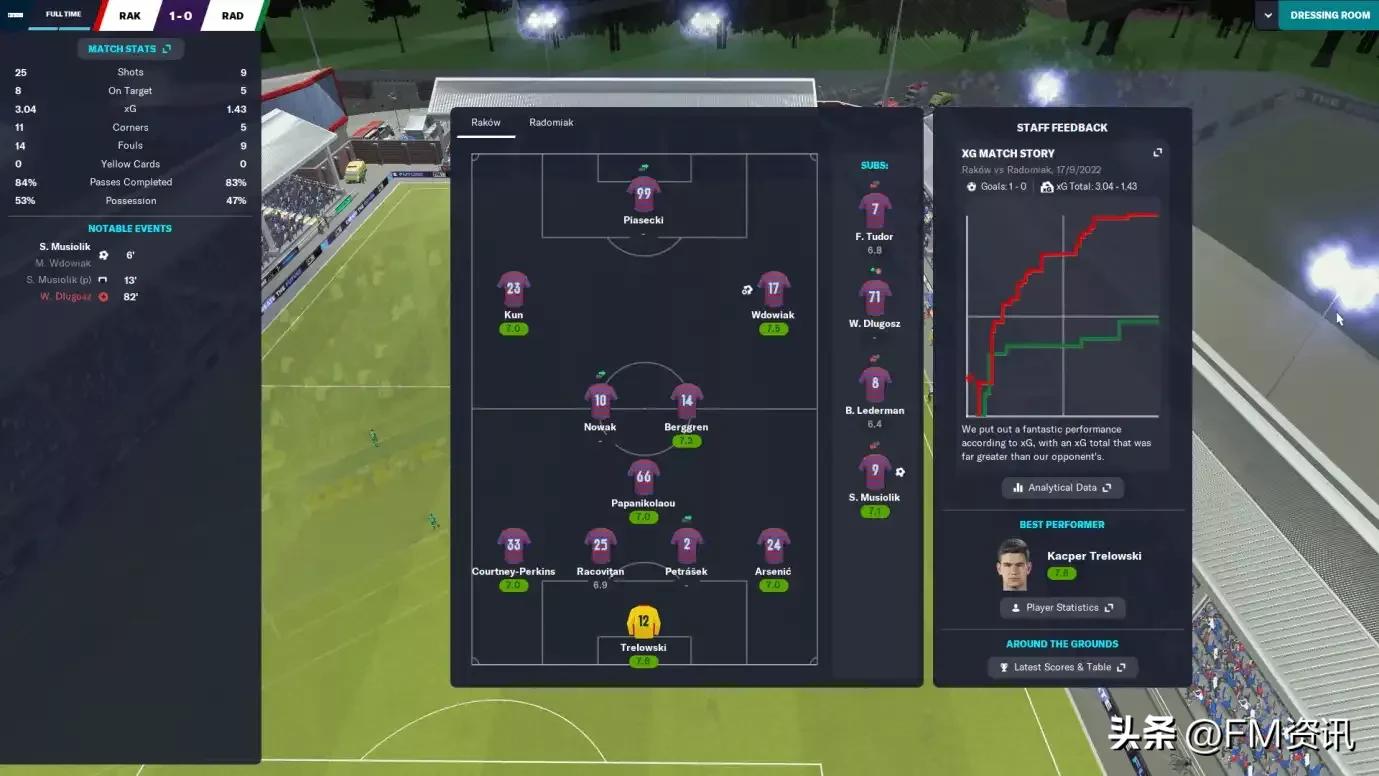Choose Wdowiak number 17 on the pitch
The image size is (1379, 776).
[x=773, y=289]
